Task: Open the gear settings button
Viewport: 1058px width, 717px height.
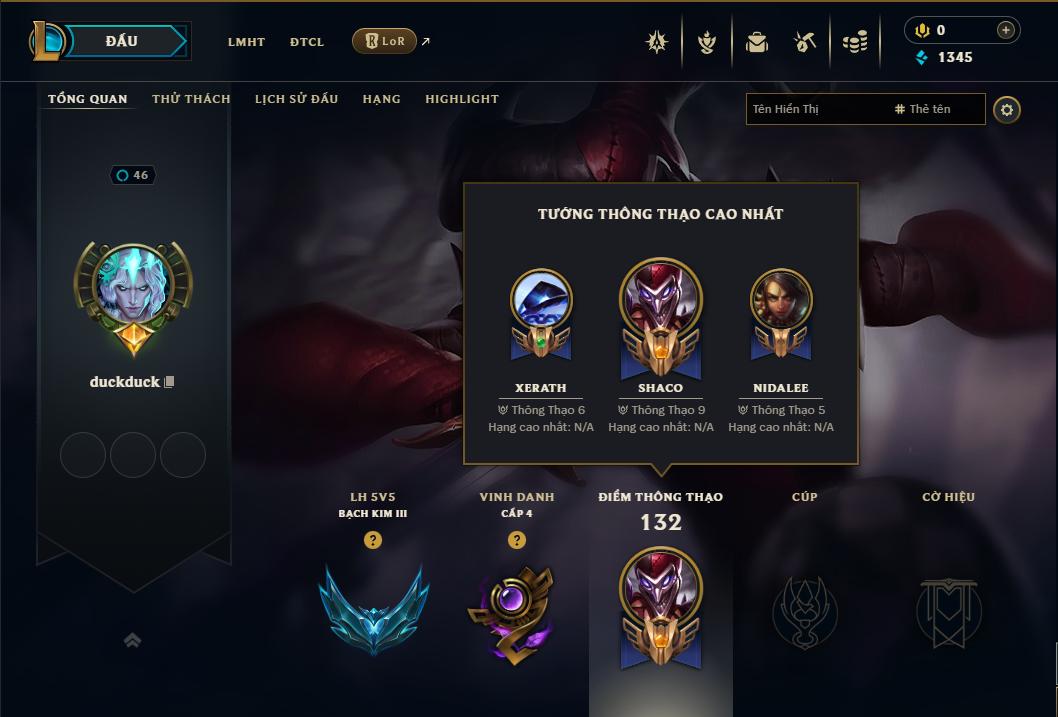Action: 1007,109
